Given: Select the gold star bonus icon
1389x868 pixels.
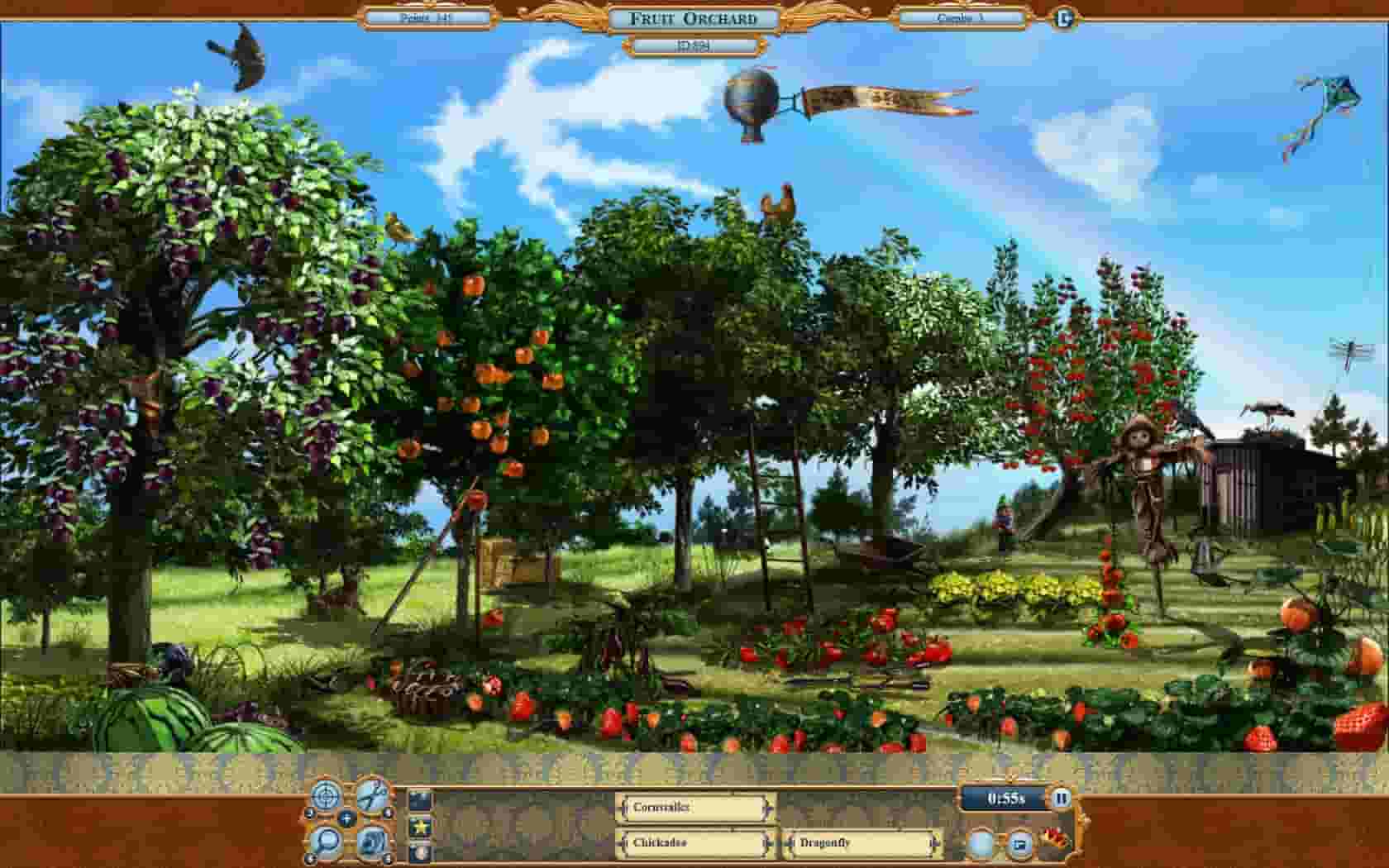Looking at the screenshot, I should pyautogui.click(x=420, y=825).
